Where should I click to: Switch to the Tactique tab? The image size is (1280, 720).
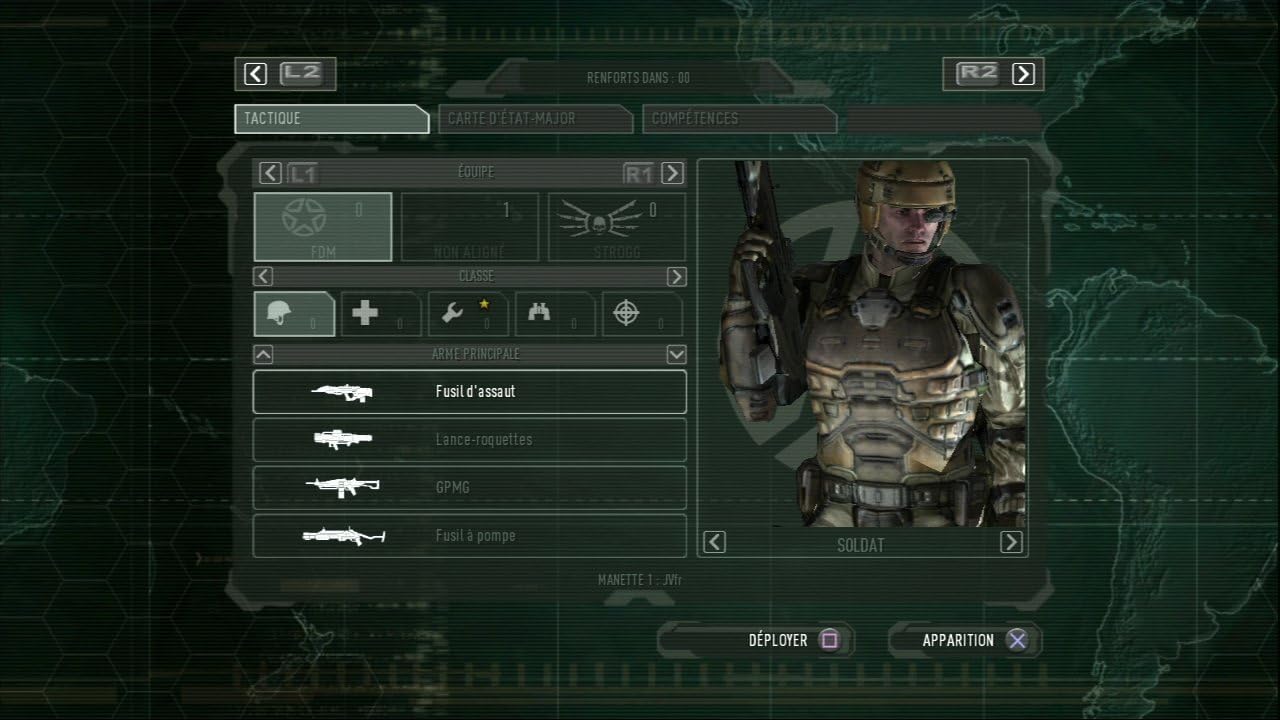331,119
